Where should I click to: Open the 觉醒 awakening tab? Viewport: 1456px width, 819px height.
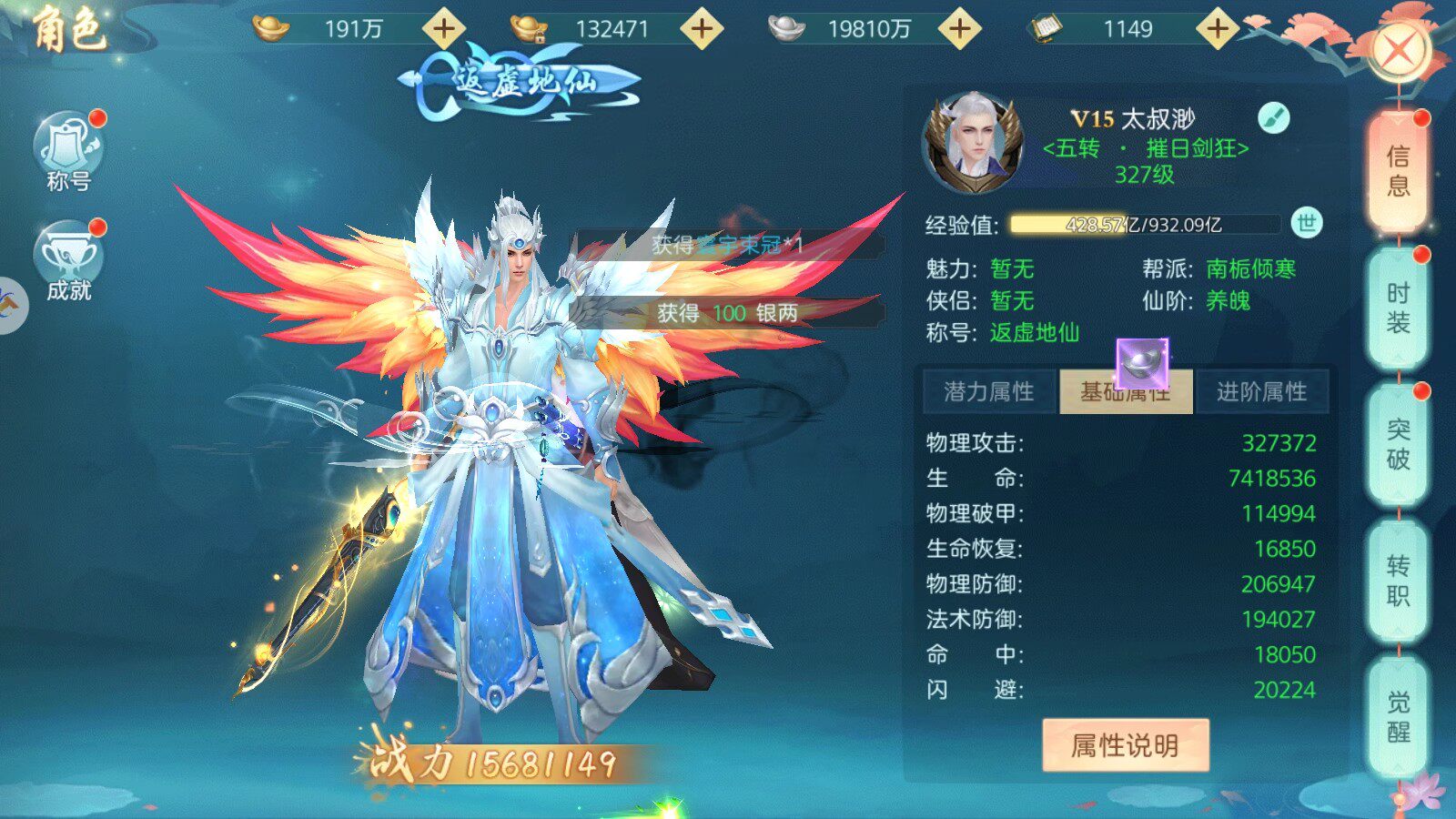click(x=1398, y=717)
